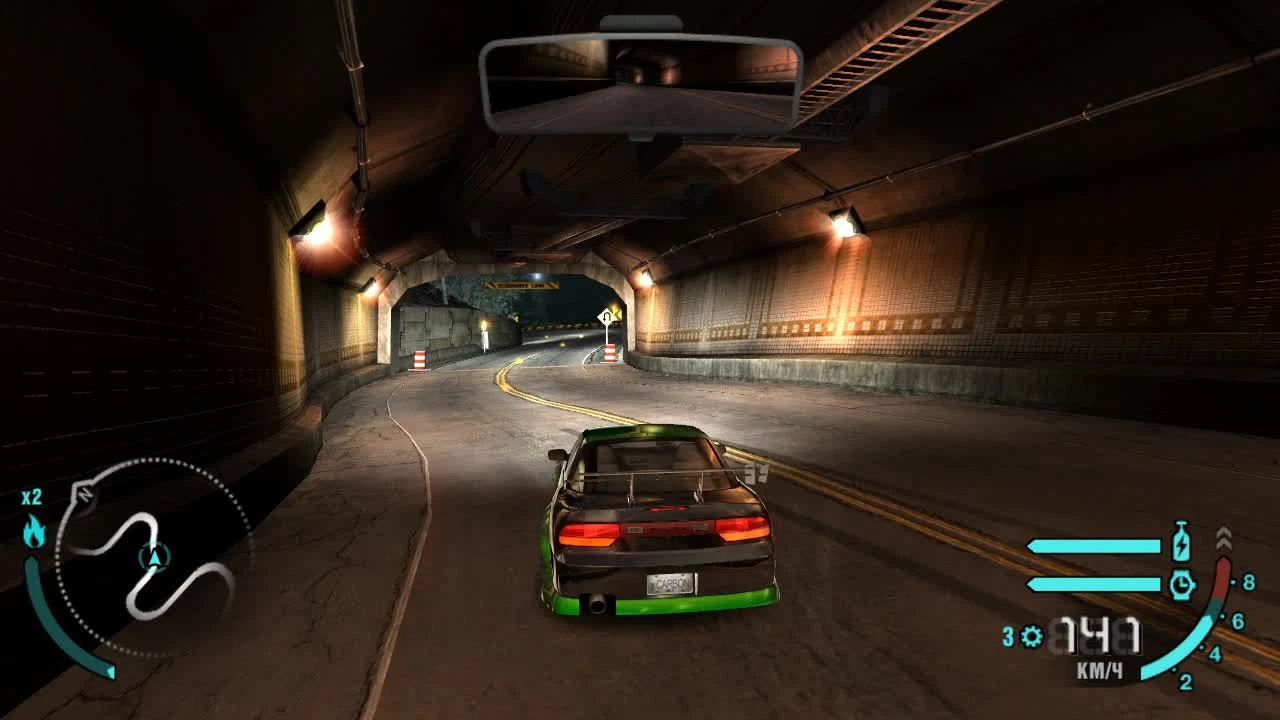Click the KM/H unit label
Screen dimensions: 1280x720
tap(1101, 668)
